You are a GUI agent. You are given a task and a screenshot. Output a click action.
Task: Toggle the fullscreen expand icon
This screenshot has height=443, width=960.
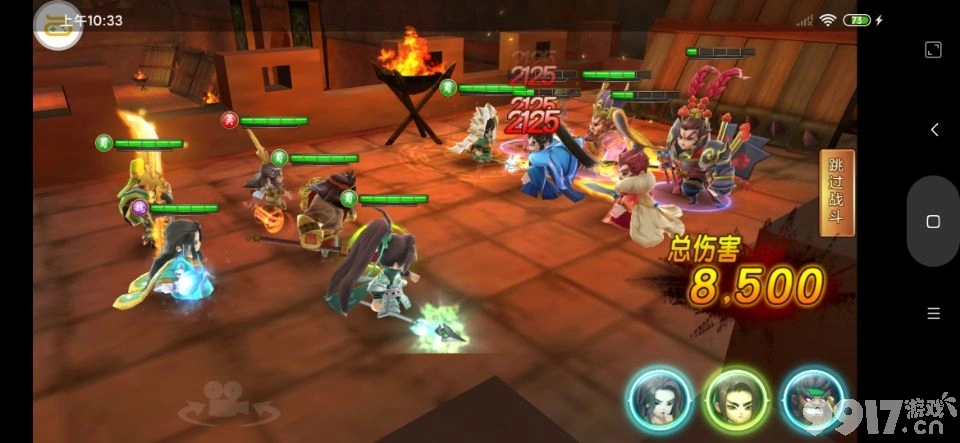pos(933,49)
